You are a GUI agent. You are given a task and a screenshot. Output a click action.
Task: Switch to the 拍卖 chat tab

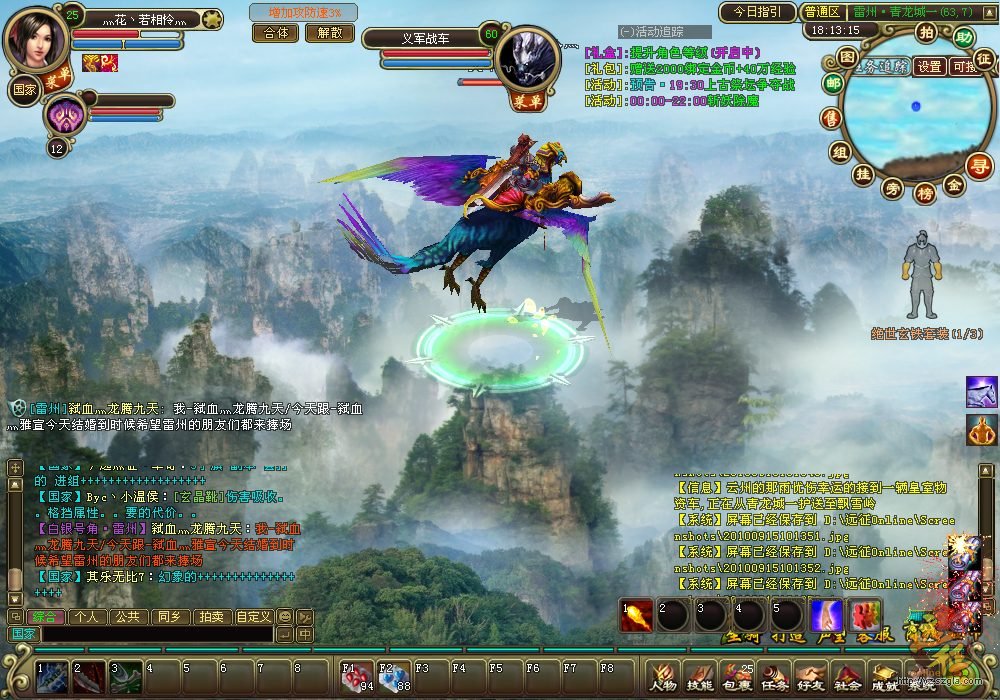[x=209, y=617]
